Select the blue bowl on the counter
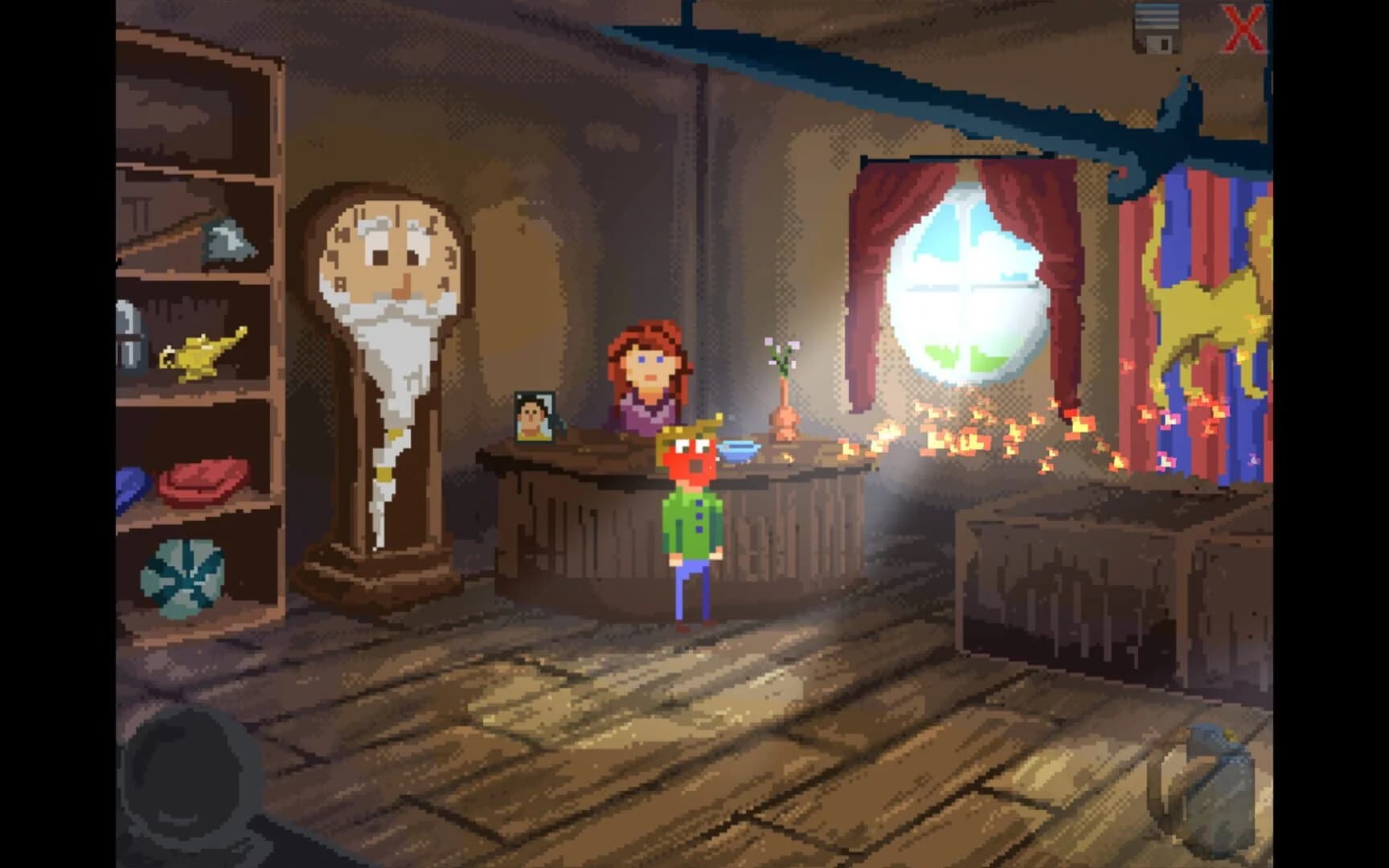Screen dimensions: 1389x868 pyautogui.click(x=738, y=451)
